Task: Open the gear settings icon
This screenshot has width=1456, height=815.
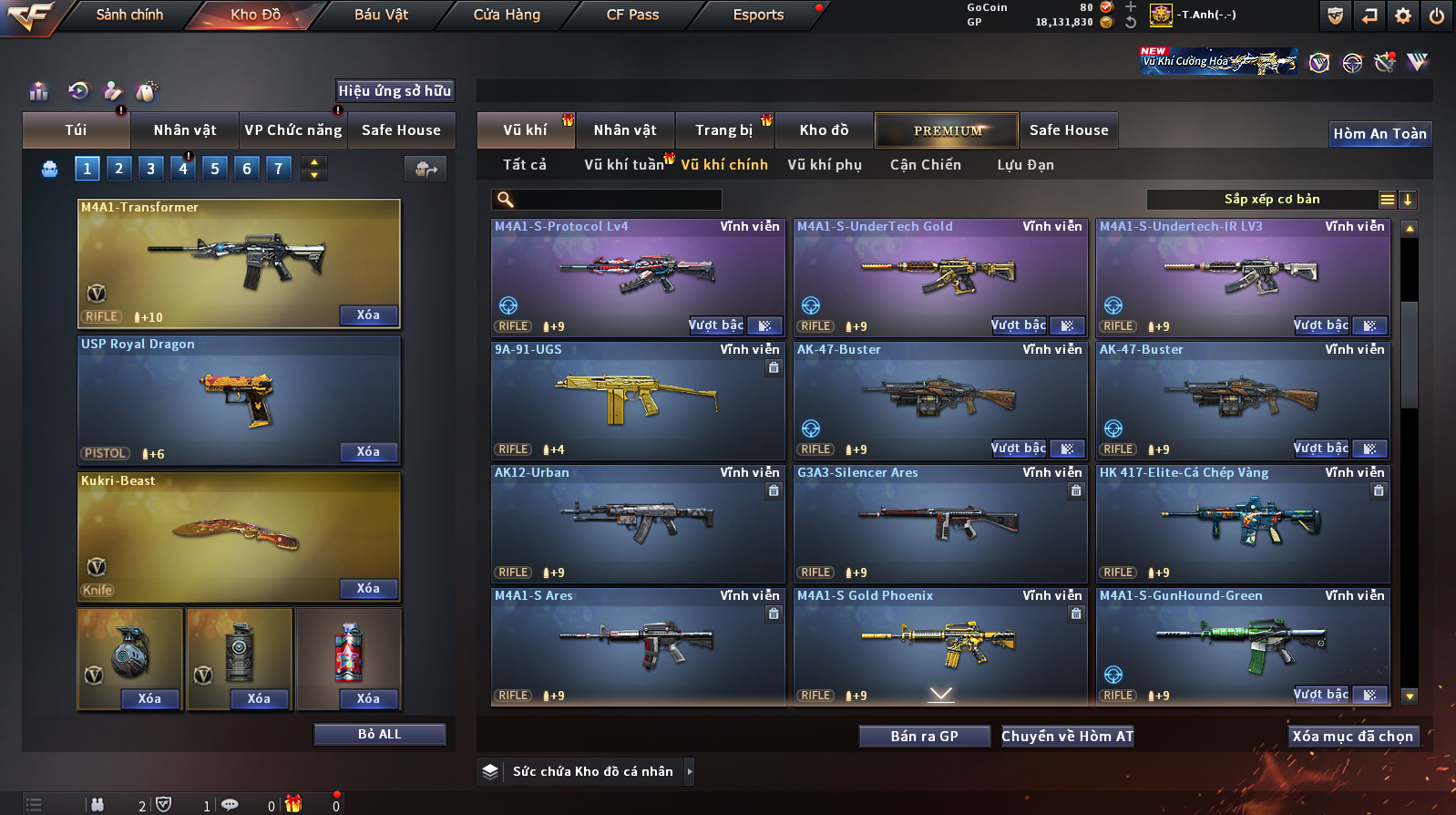Action: coord(1403,15)
